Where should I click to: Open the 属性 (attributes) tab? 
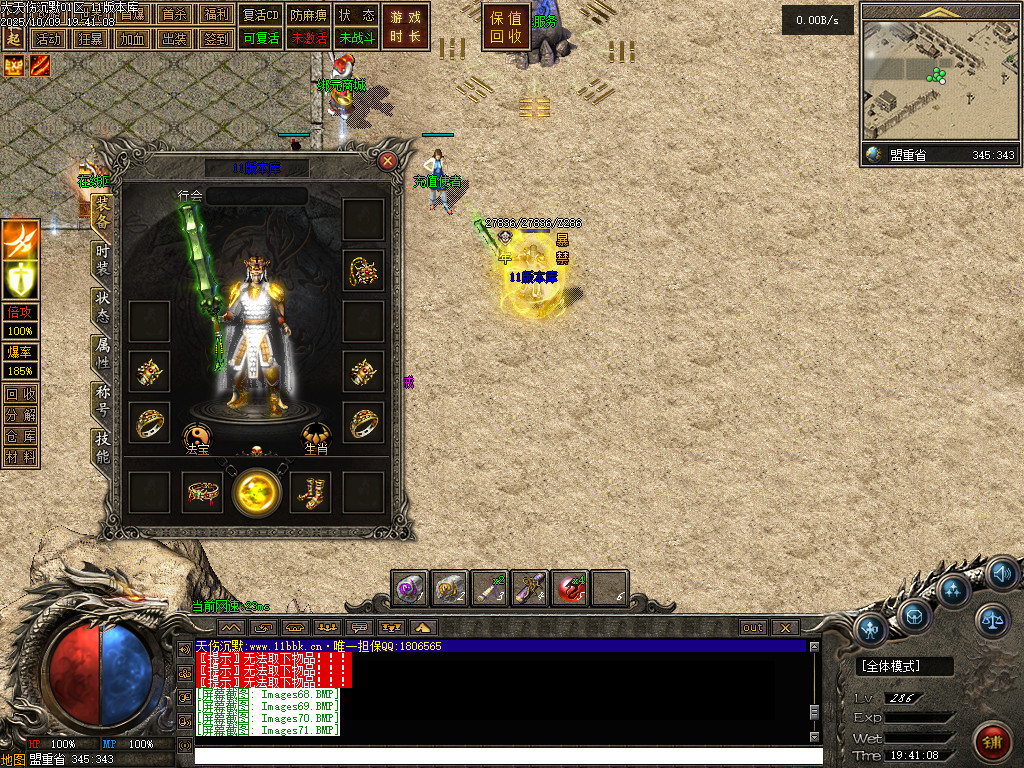click(x=102, y=351)
